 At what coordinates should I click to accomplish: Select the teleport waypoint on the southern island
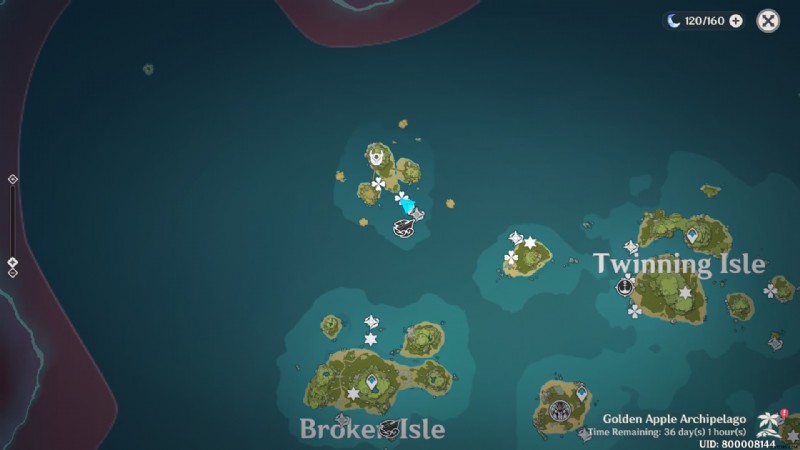pyautogui.click(x=582, y=393)
